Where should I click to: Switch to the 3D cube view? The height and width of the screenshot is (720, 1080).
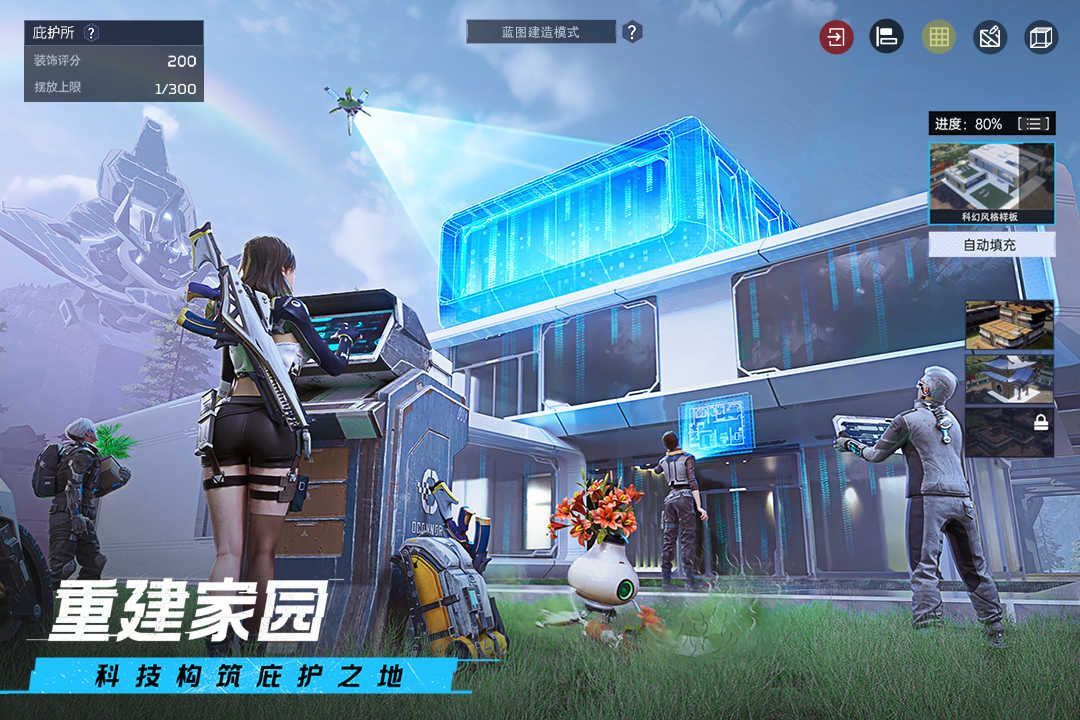(1041, 38)
